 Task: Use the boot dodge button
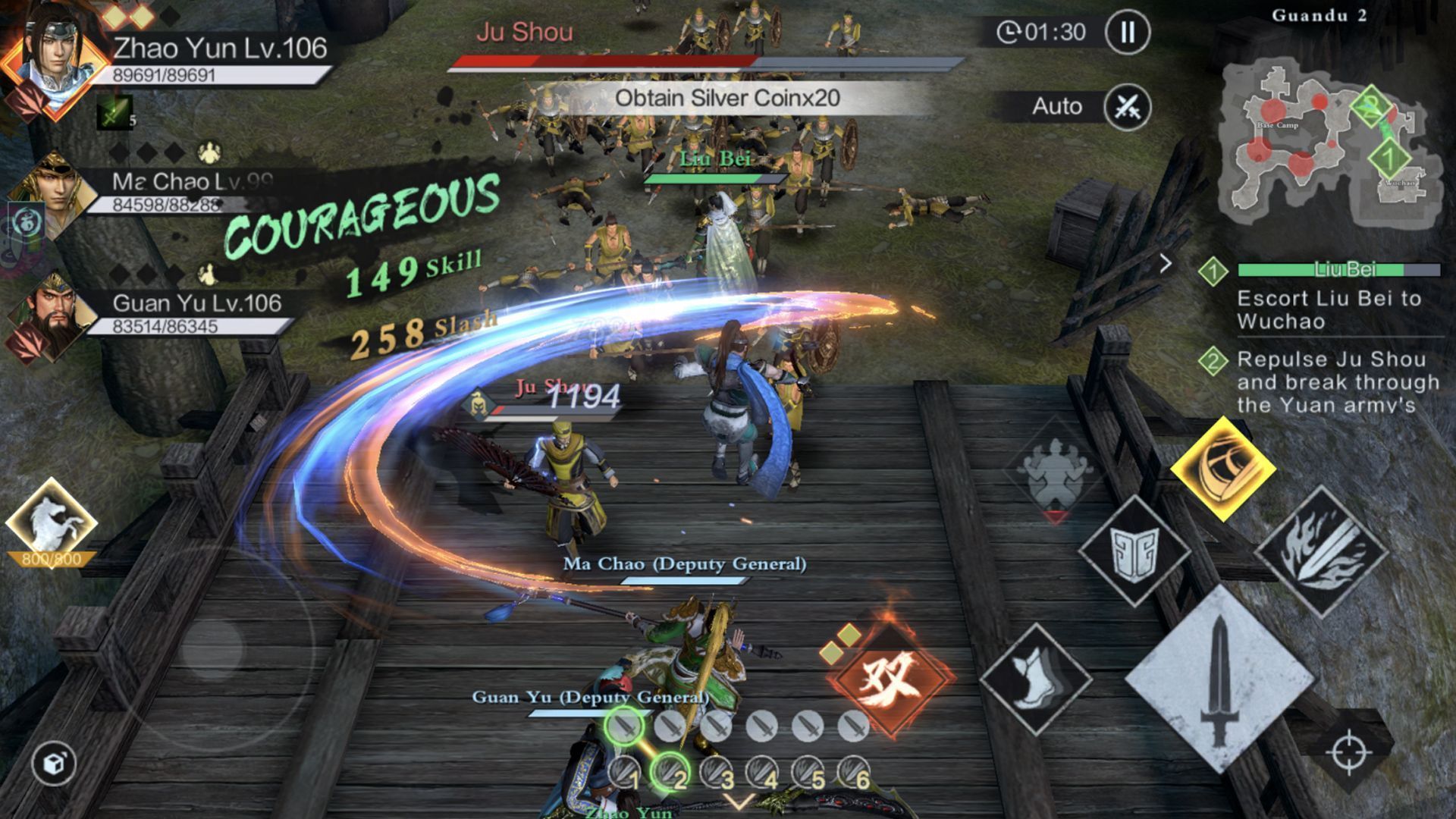tap(1036, 679)
